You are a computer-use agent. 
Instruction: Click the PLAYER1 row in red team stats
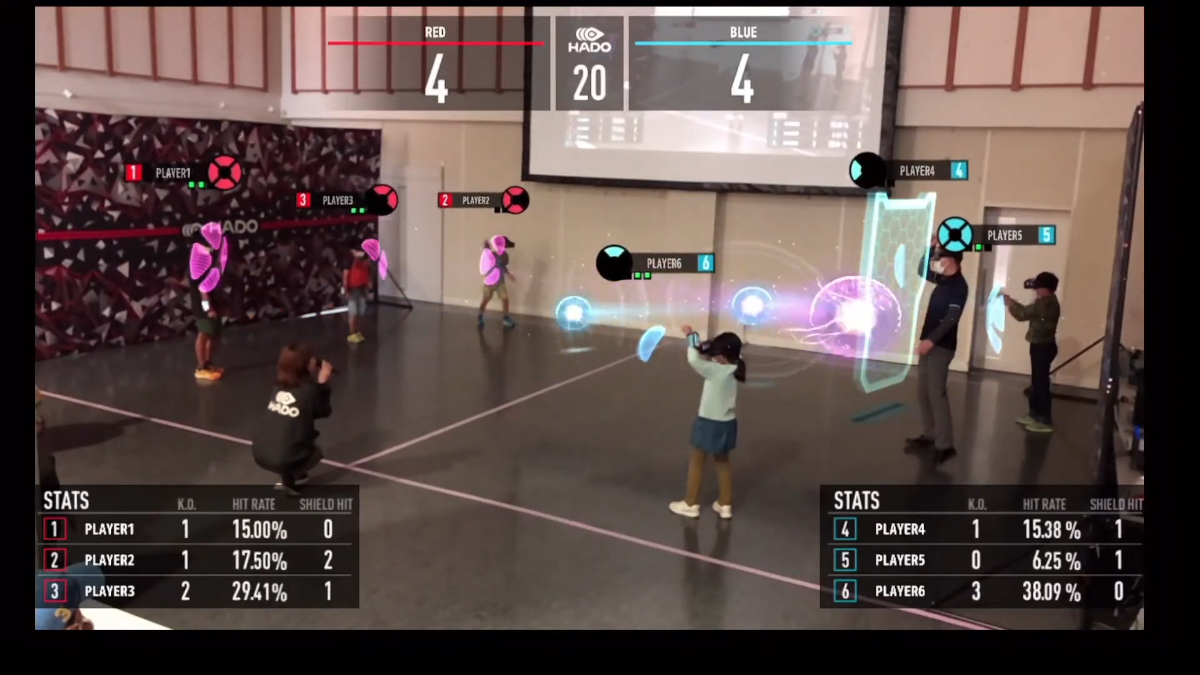coord(197,529)
